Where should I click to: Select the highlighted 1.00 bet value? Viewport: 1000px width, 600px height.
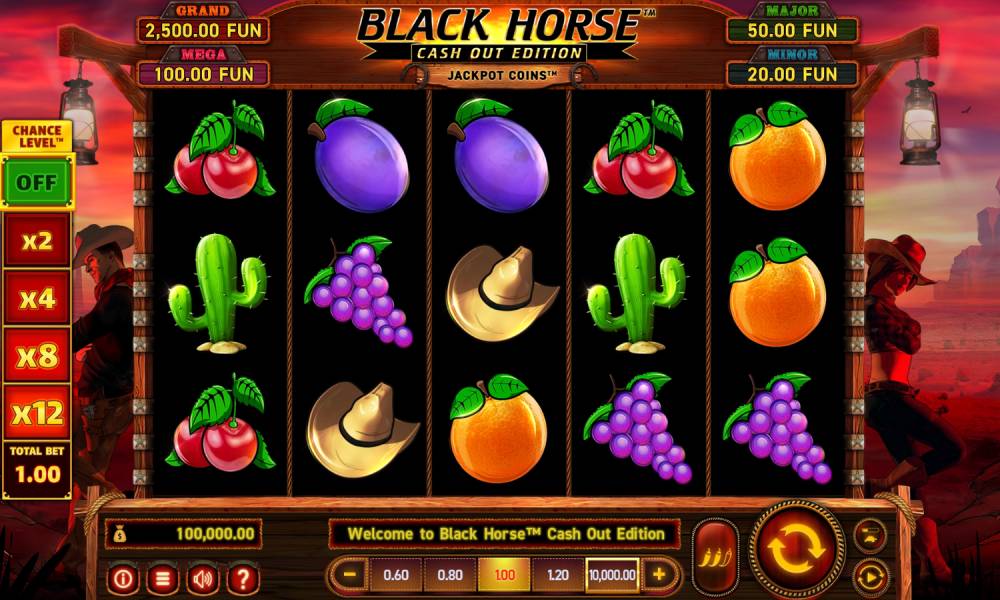pos(504,575)
